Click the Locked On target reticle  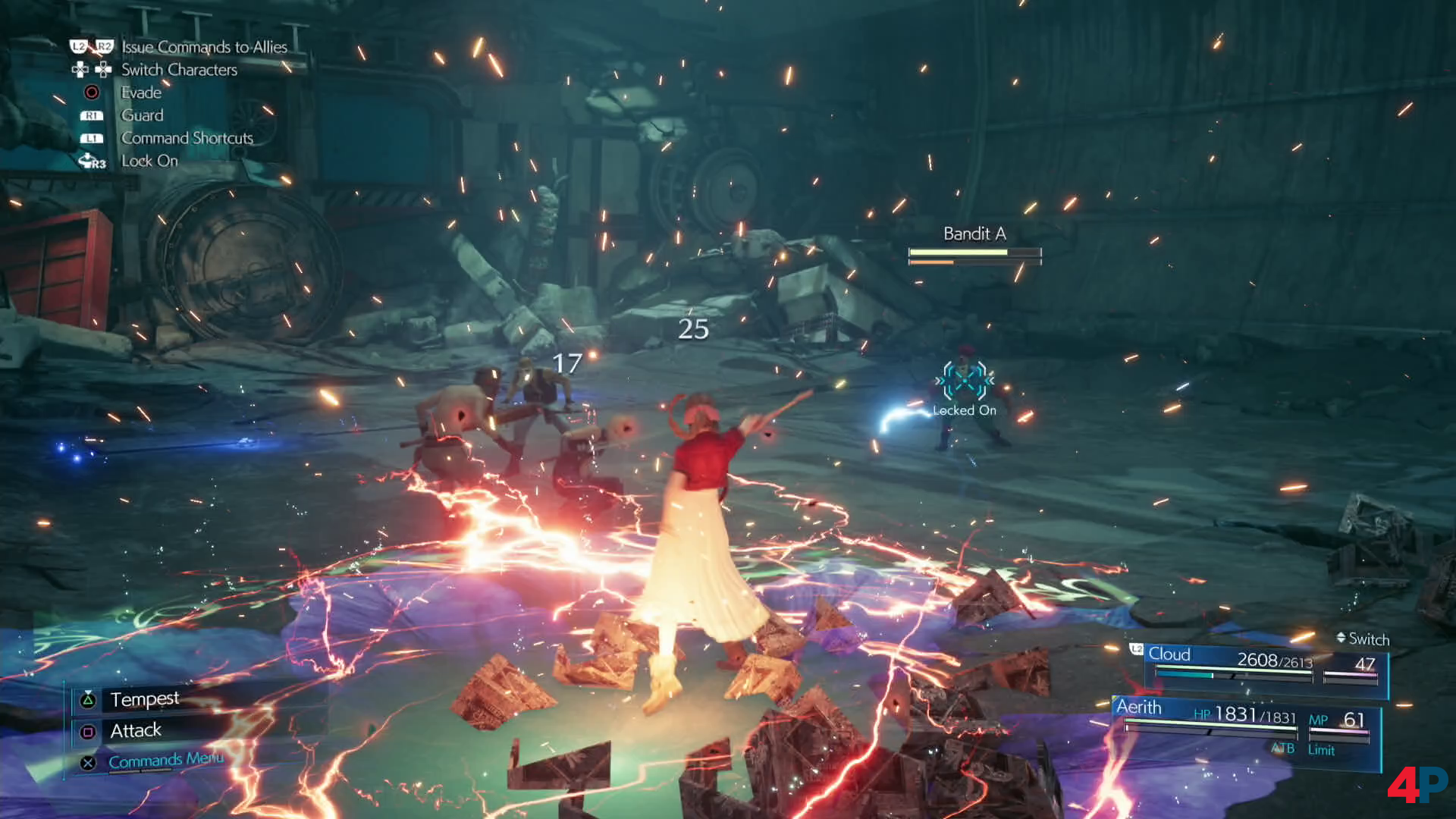click(x=965, y=381)
